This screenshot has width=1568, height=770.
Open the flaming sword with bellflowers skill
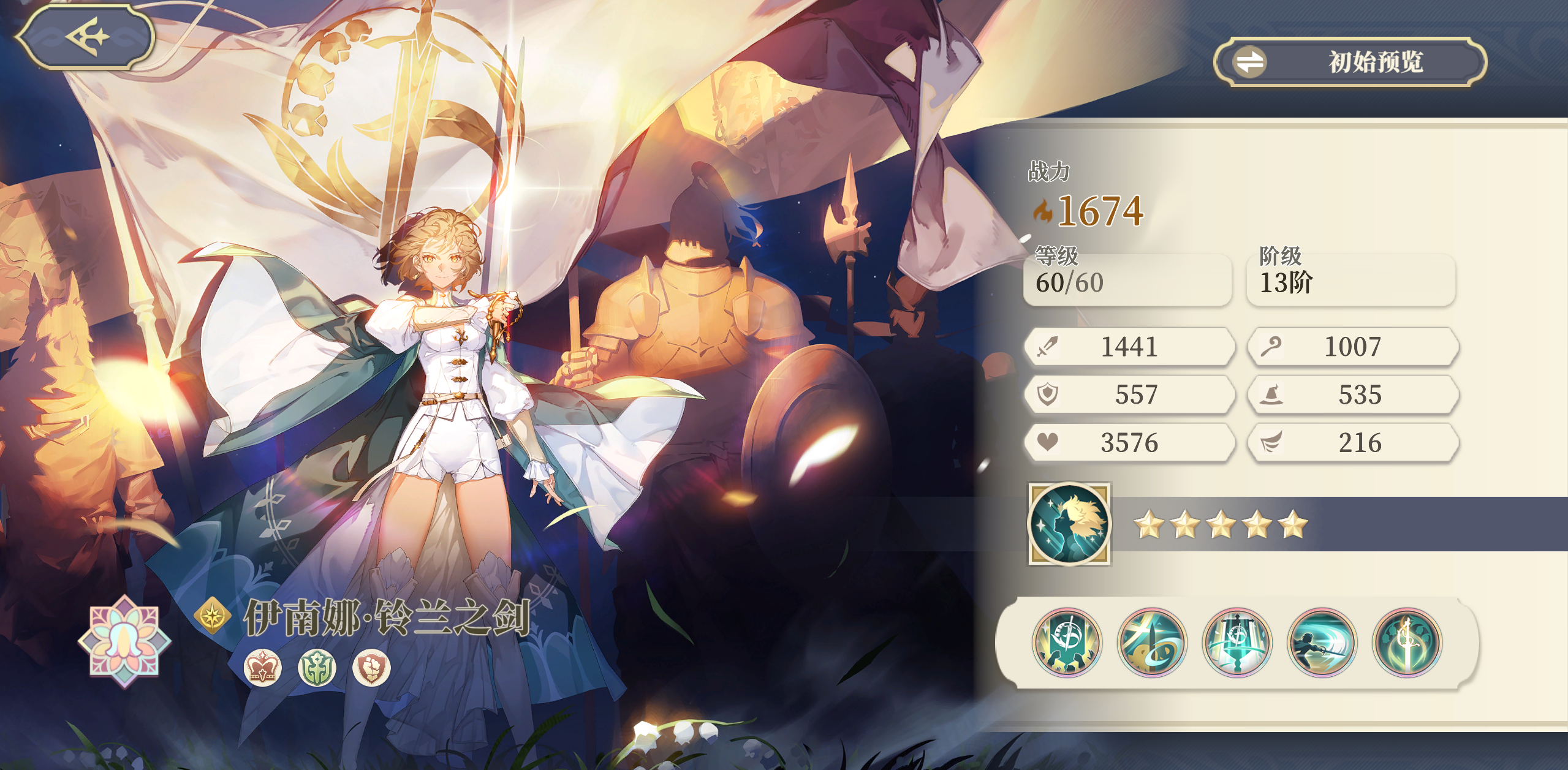(x=1407, y=643)
